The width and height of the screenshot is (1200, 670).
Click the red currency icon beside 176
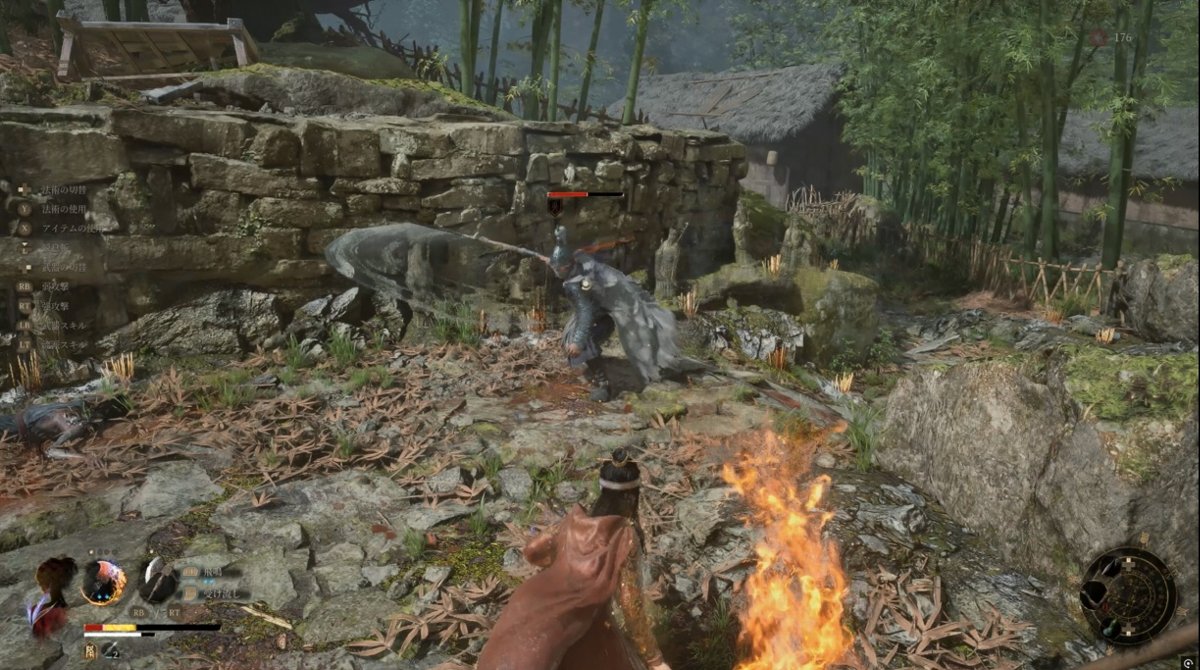(x=1099, y=37)
